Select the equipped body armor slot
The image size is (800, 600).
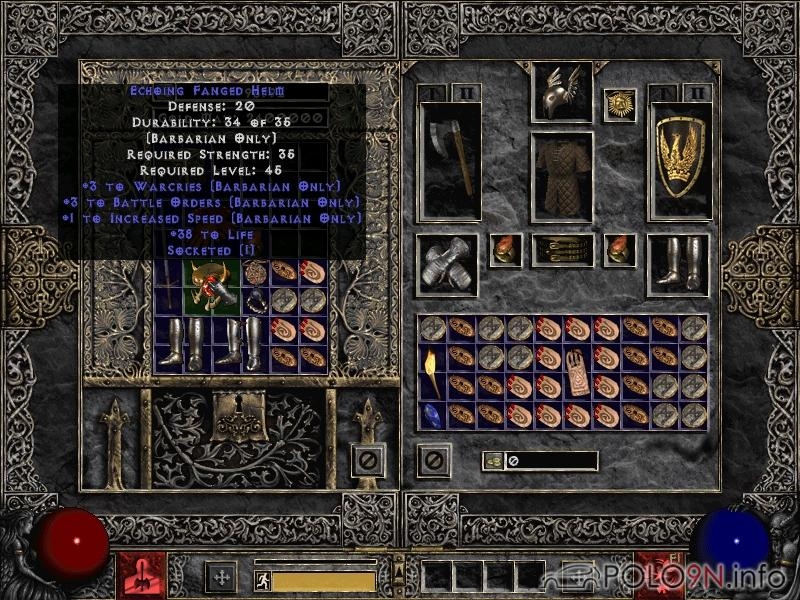(x=561, y=176)
